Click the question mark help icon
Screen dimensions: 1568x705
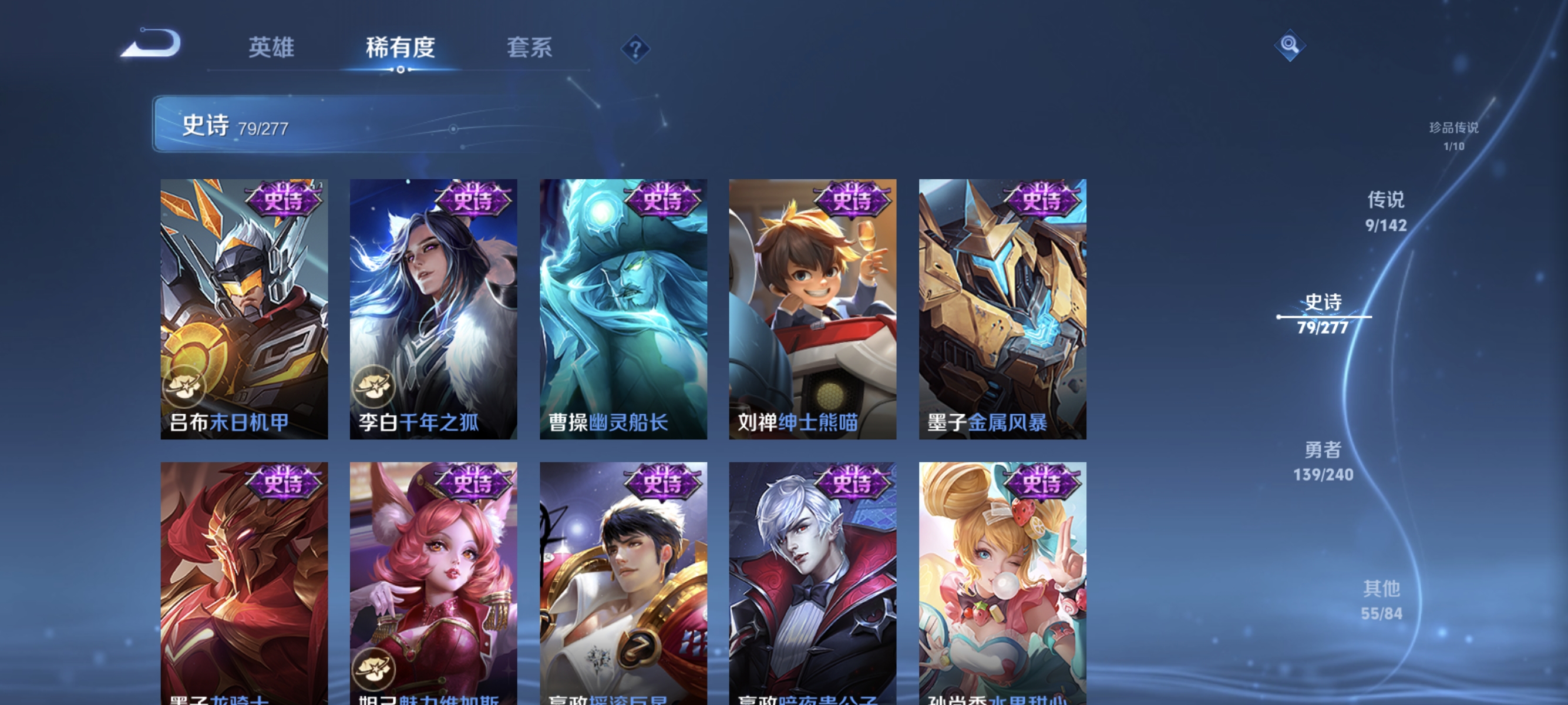(635, 48)
